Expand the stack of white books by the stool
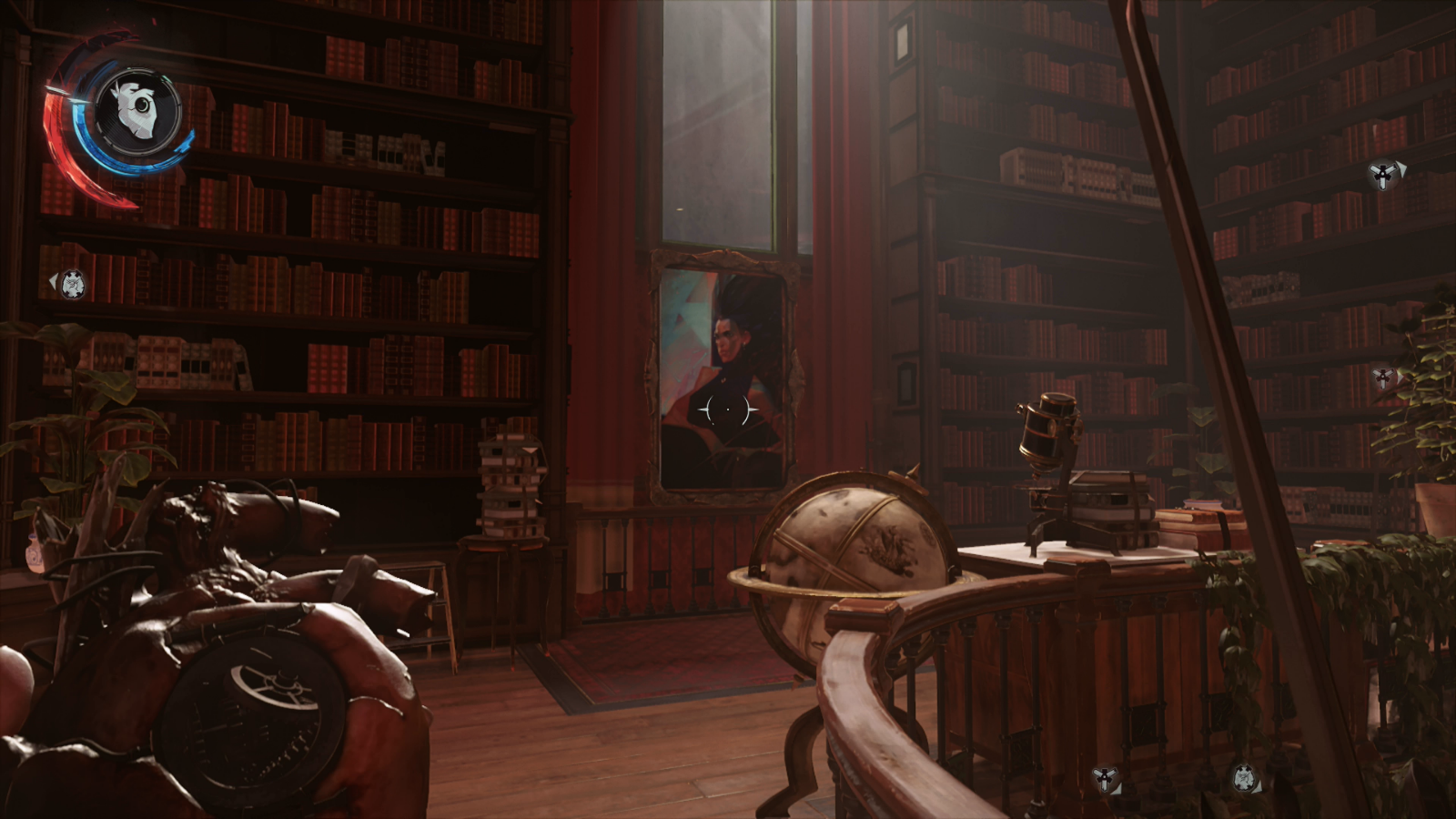Viewport: 1456px width, 819px height. tap(510, 482)
